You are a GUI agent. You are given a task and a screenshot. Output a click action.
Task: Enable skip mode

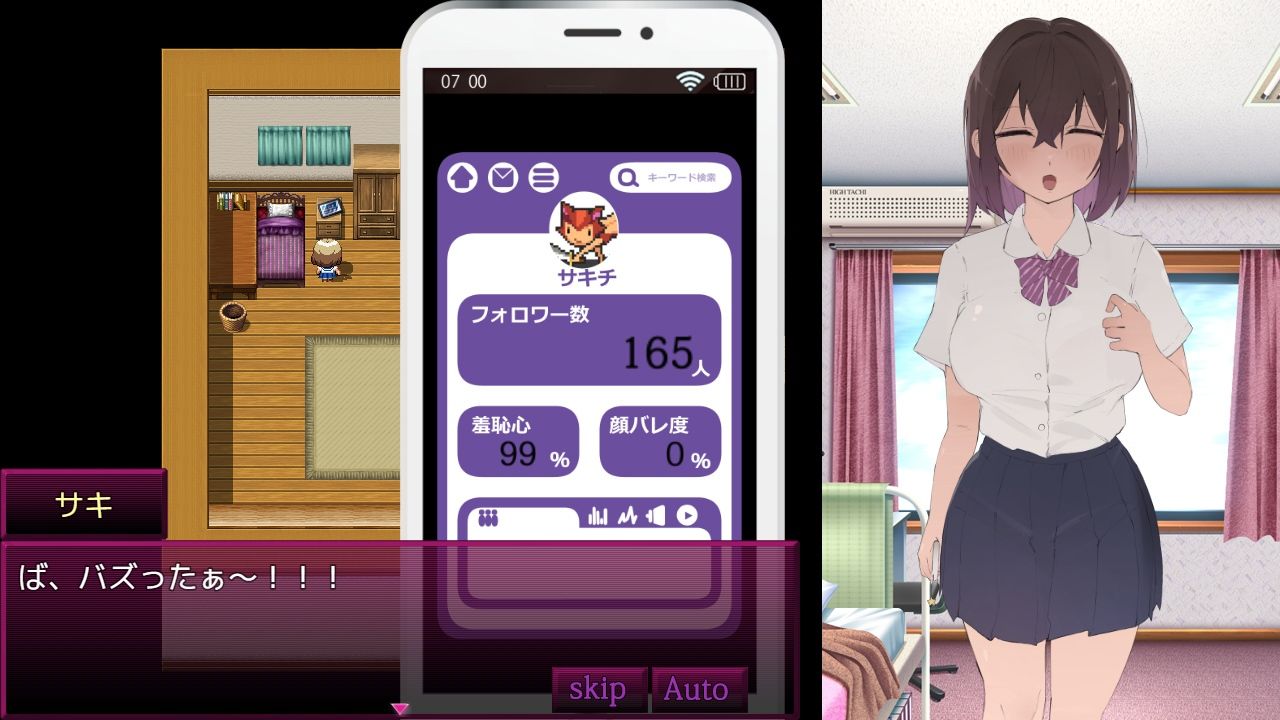(597, 689)
